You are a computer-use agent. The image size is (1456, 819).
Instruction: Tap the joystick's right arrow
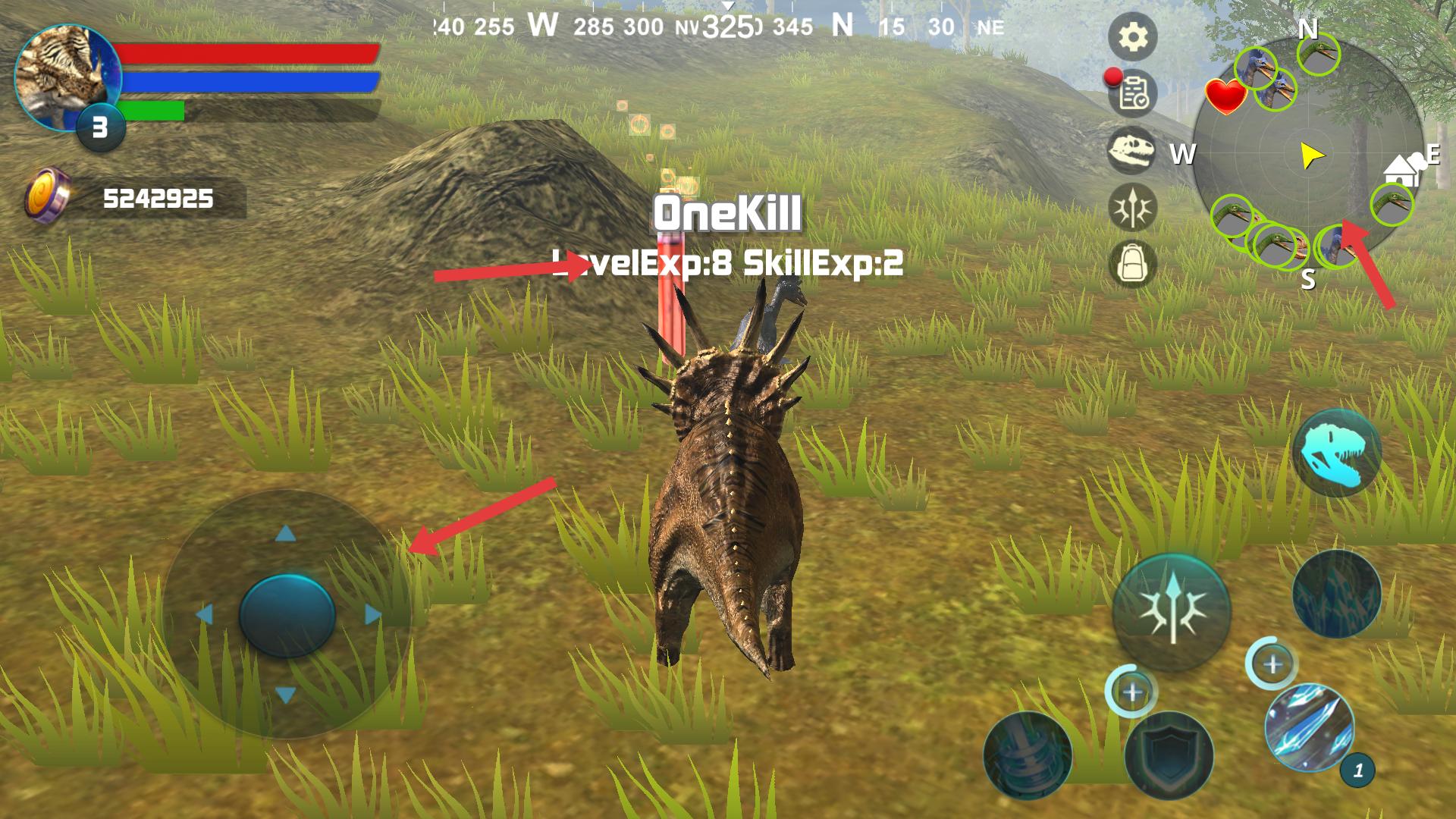372,614
